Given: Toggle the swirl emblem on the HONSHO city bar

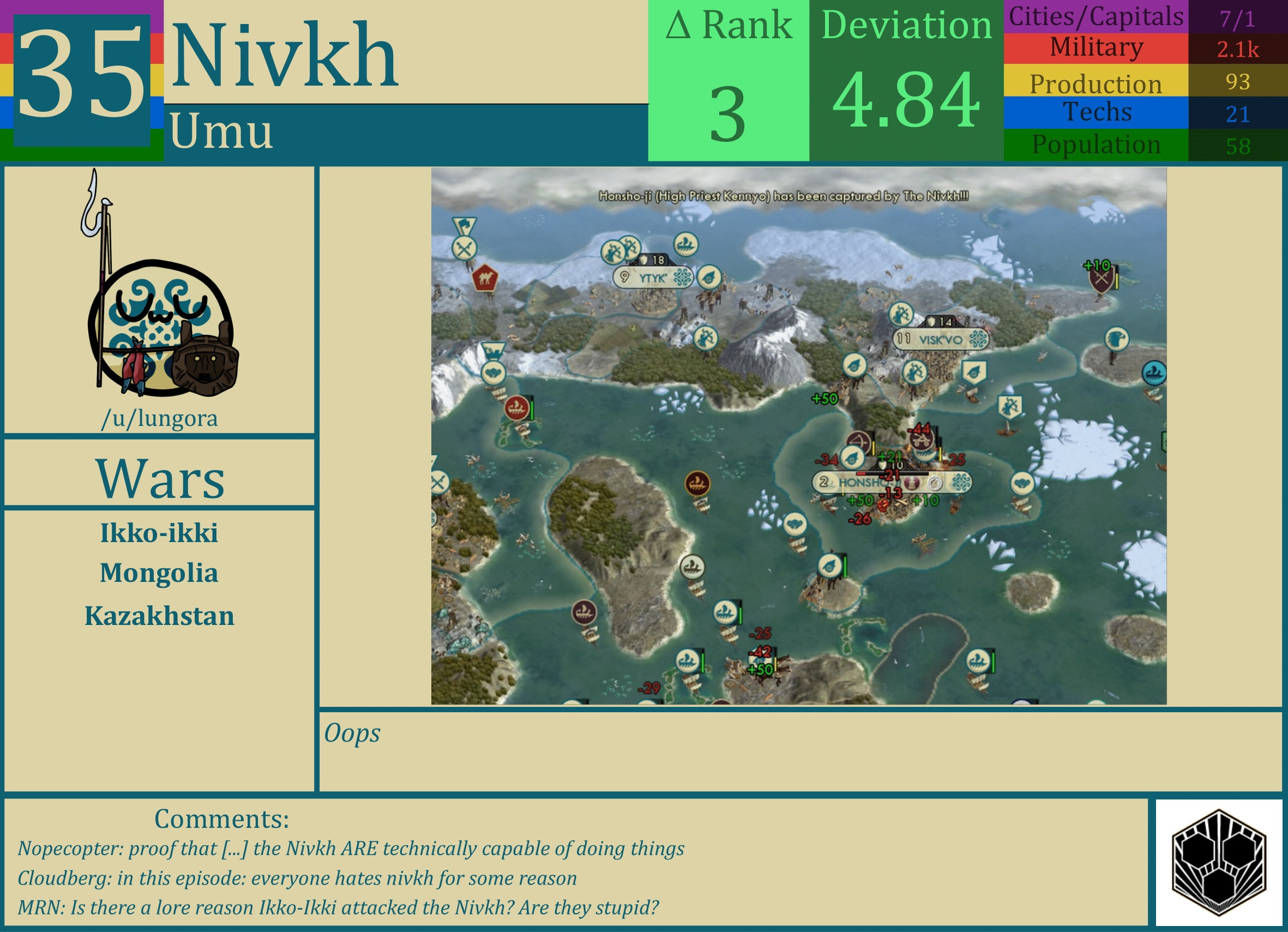Looking at the screenshot, I should [962, 482].
